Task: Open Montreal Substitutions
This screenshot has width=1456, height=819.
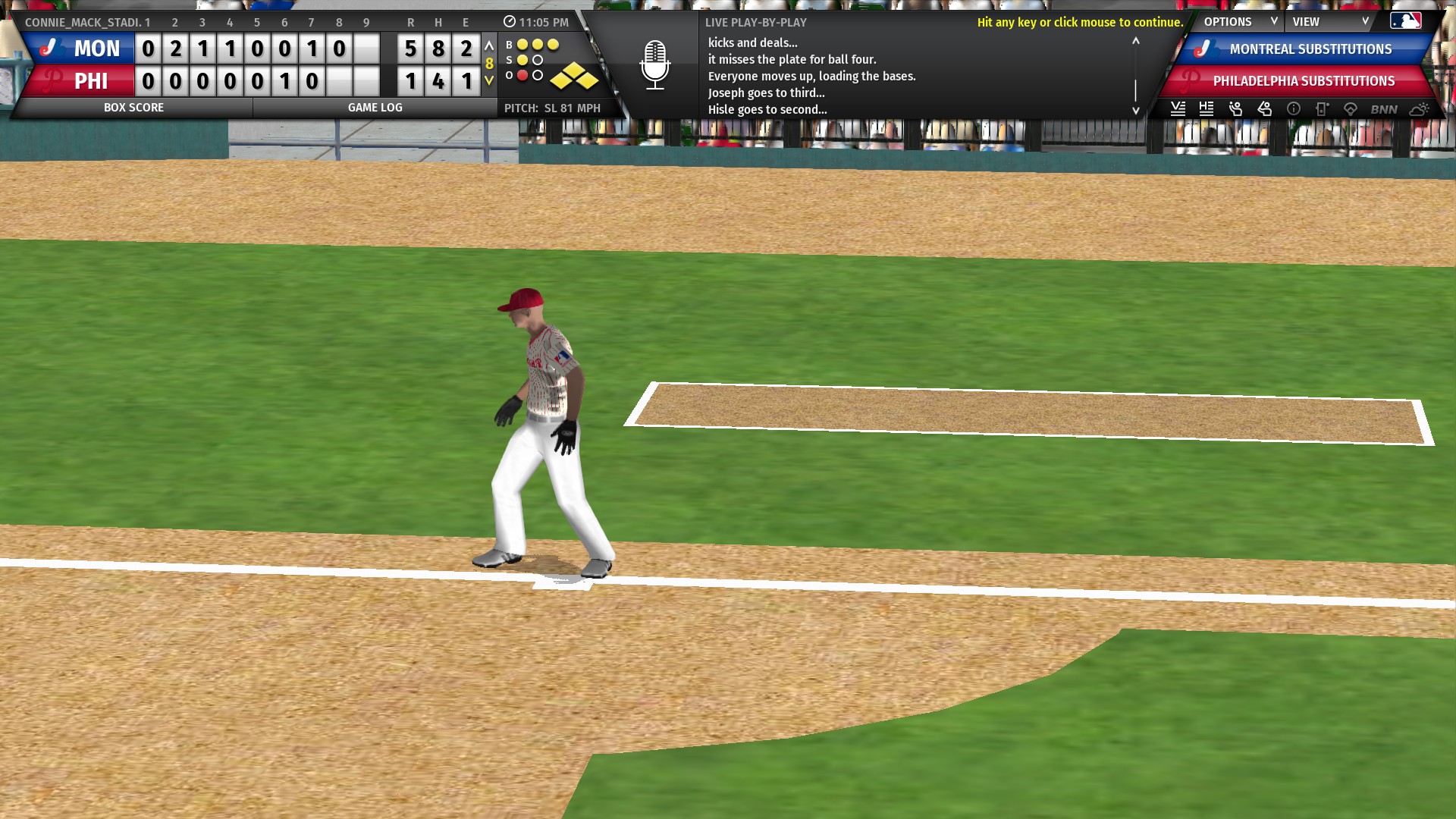Action: tap(1310, 49)
